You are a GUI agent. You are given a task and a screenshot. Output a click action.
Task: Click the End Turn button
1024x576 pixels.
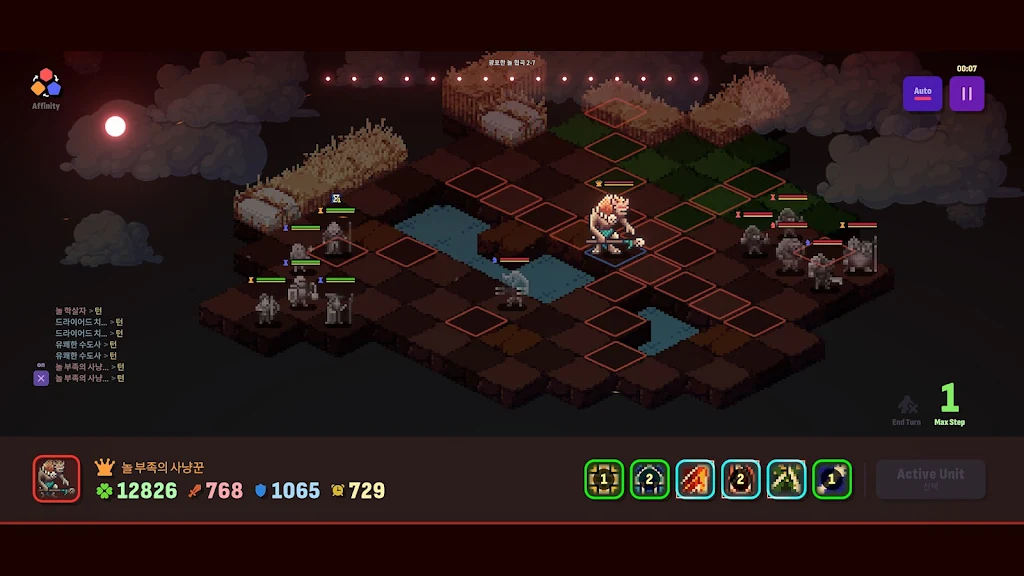[x=906, y=409]
